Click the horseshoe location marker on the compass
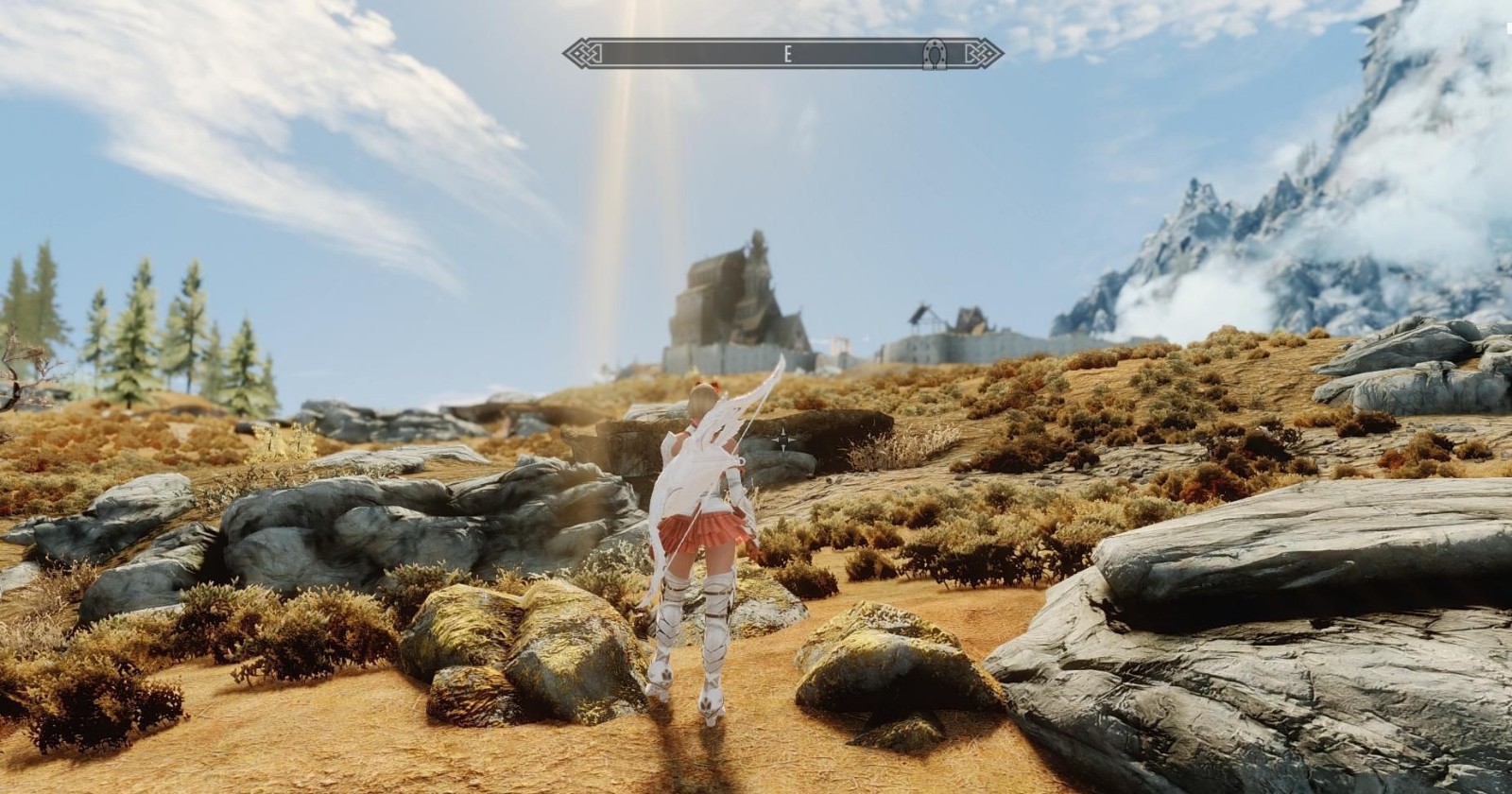The image size is (1512, 794). 936,55
